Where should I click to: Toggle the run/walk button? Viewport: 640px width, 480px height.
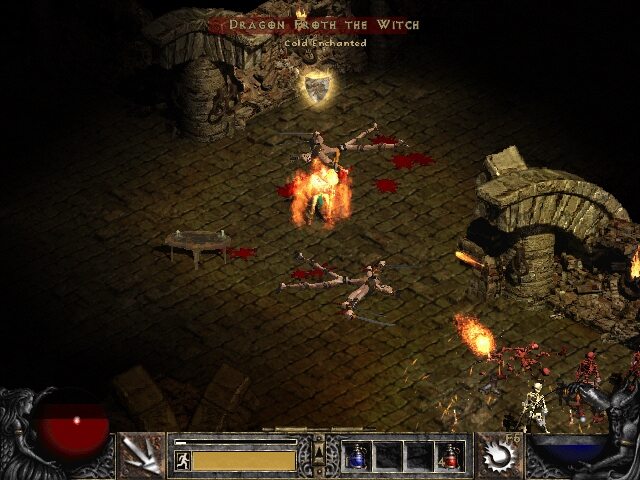click(182, 460)
